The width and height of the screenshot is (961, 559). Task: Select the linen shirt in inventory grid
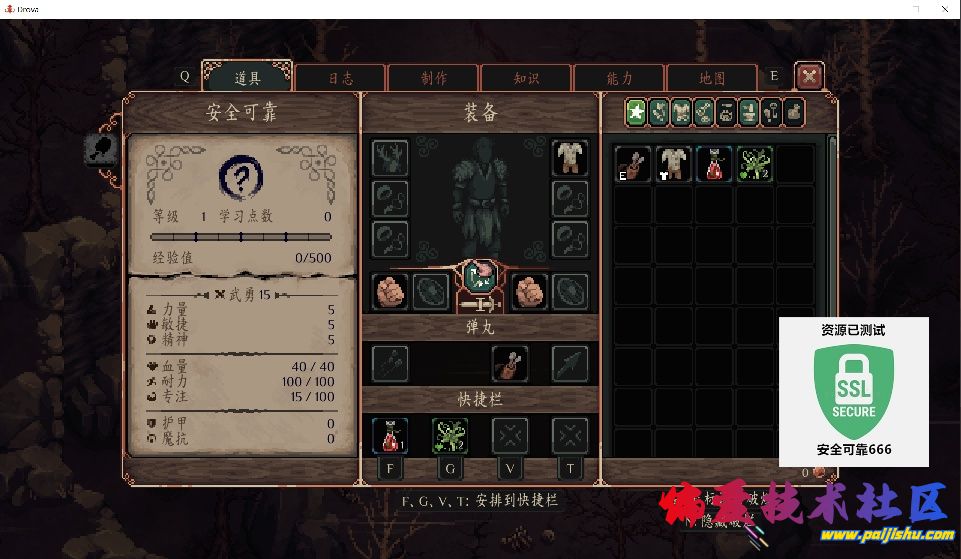673,163
